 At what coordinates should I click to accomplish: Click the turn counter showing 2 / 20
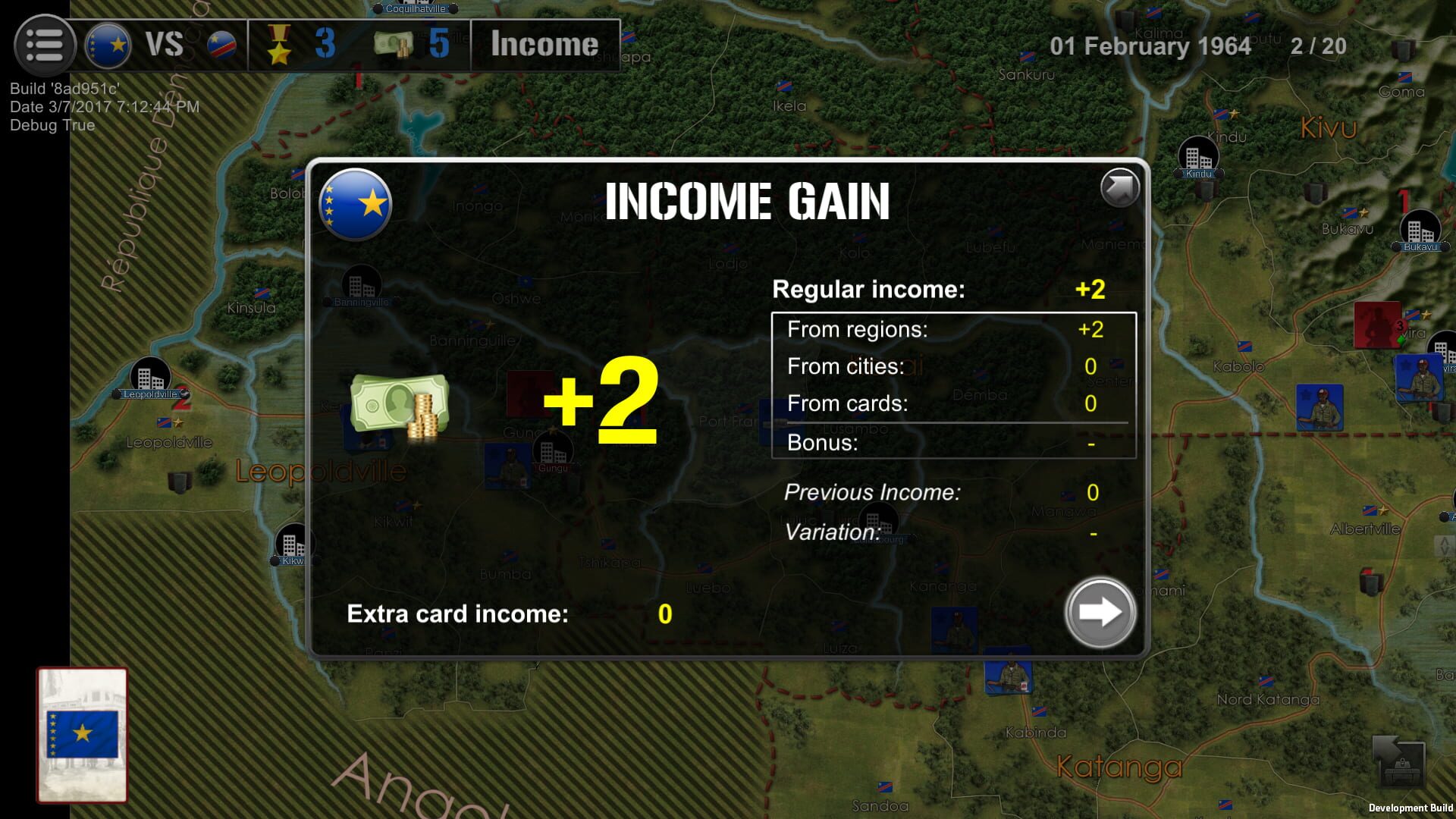[x=1317, y=45]
